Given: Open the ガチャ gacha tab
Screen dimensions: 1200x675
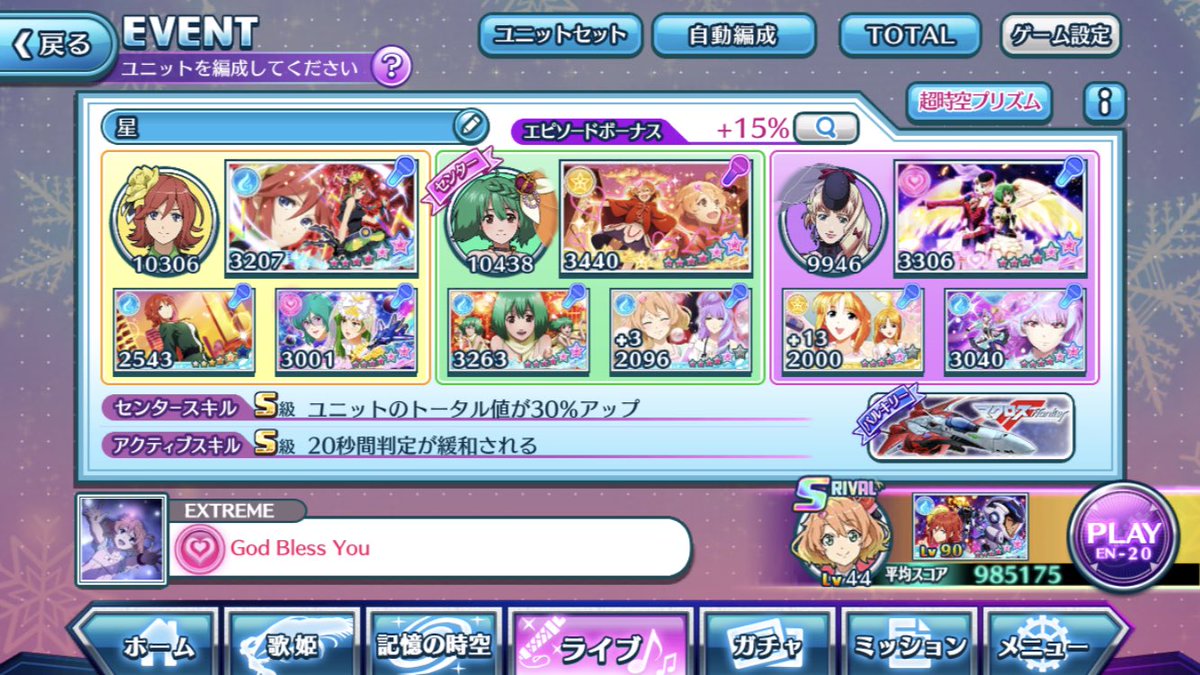Looking at the screenshot, I should click(765, 646).
